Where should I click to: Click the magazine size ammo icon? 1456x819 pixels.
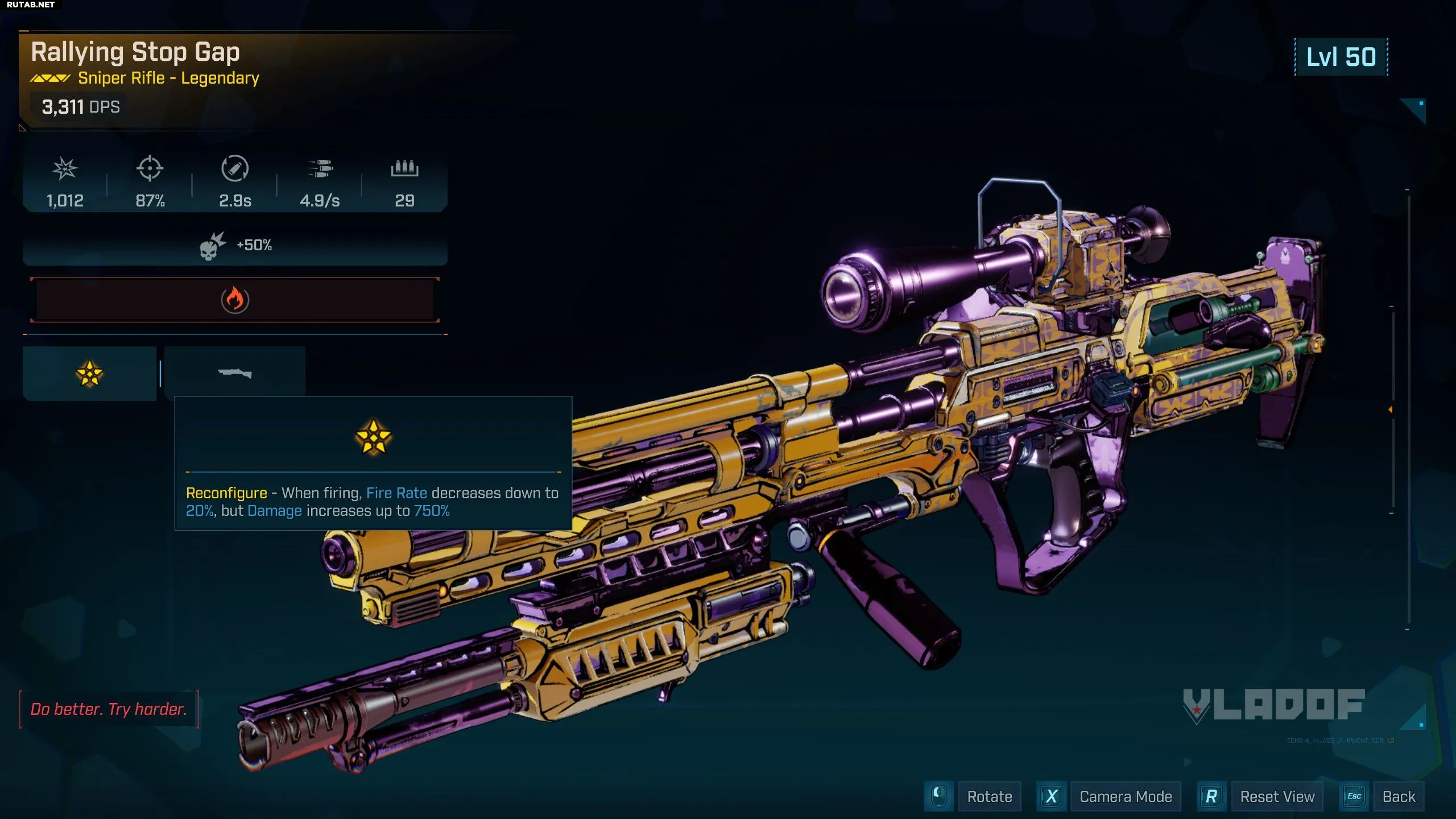tap(404, 169)
